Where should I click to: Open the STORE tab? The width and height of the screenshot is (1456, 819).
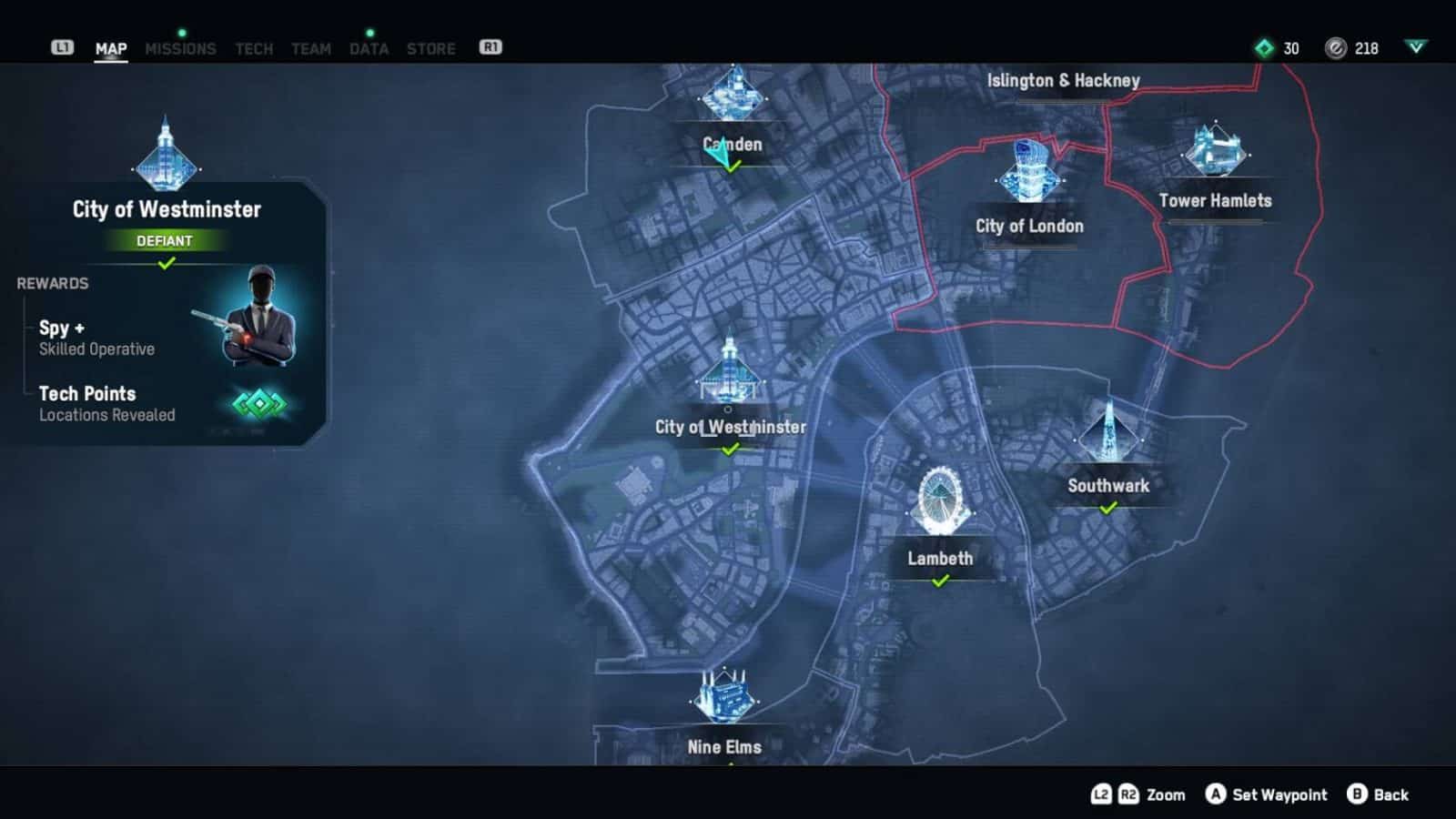pos(430,49)
